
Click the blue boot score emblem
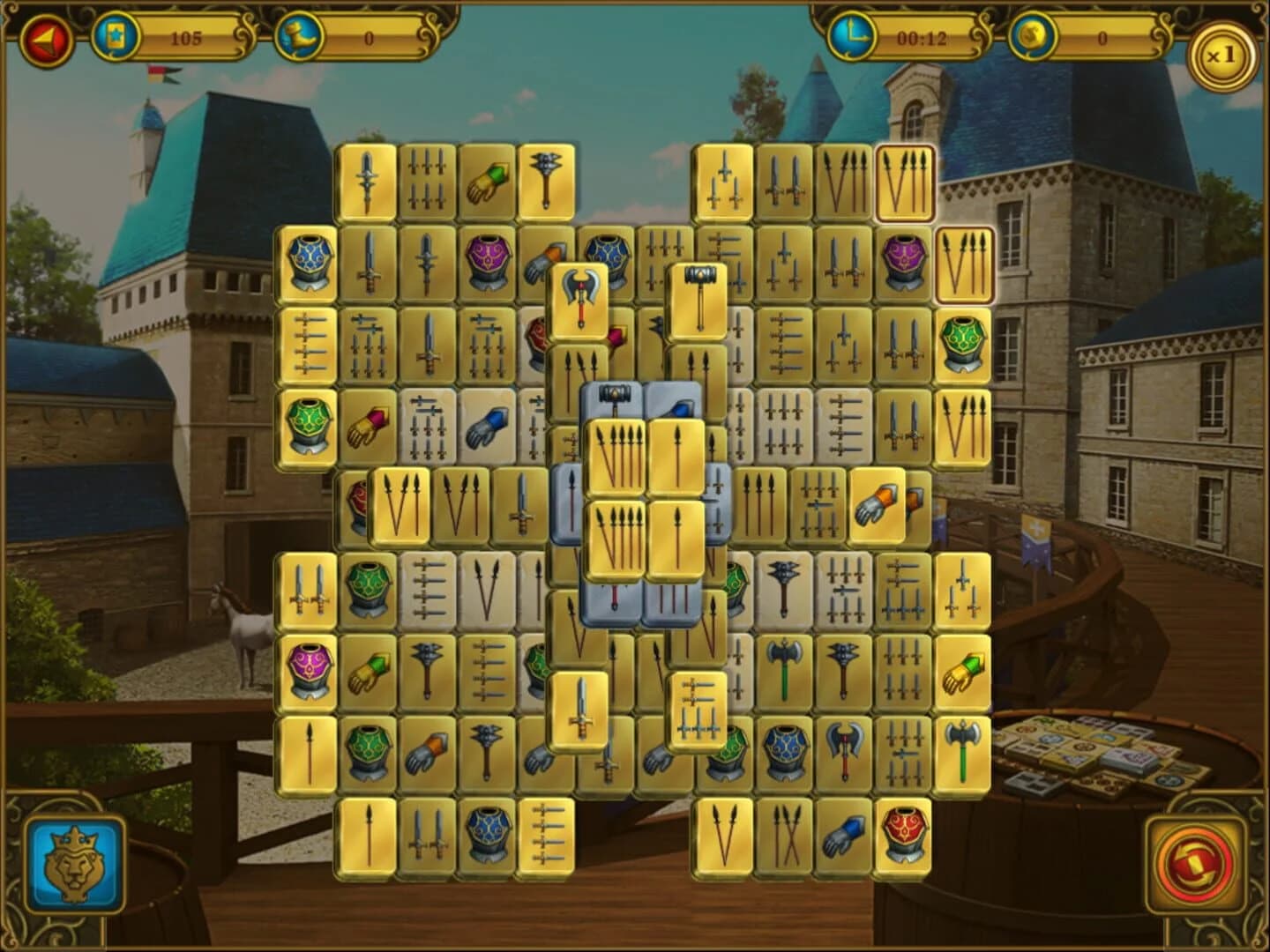(300, 37)
